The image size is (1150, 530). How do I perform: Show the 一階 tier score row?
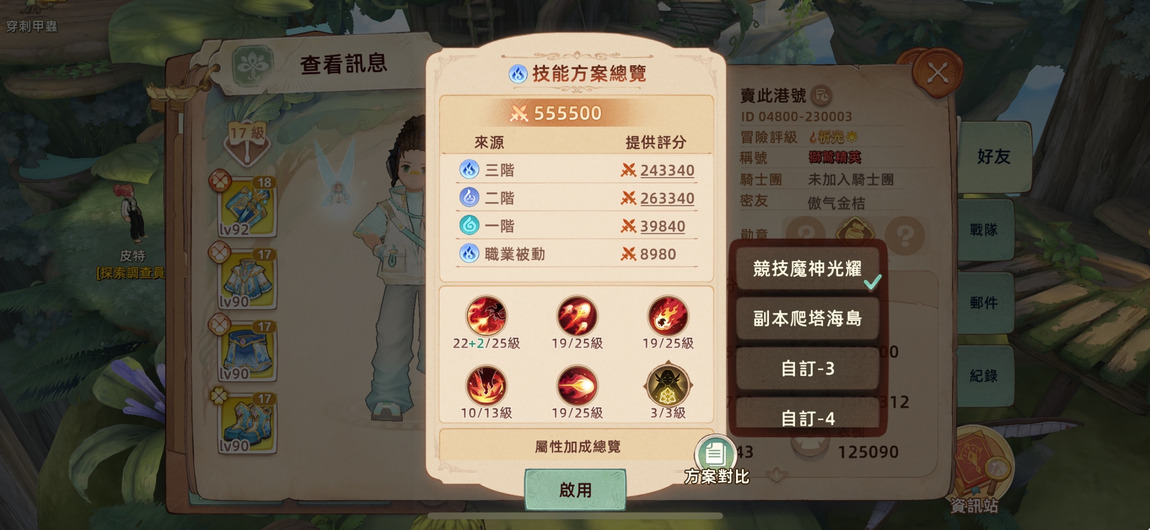coord(576,226)
